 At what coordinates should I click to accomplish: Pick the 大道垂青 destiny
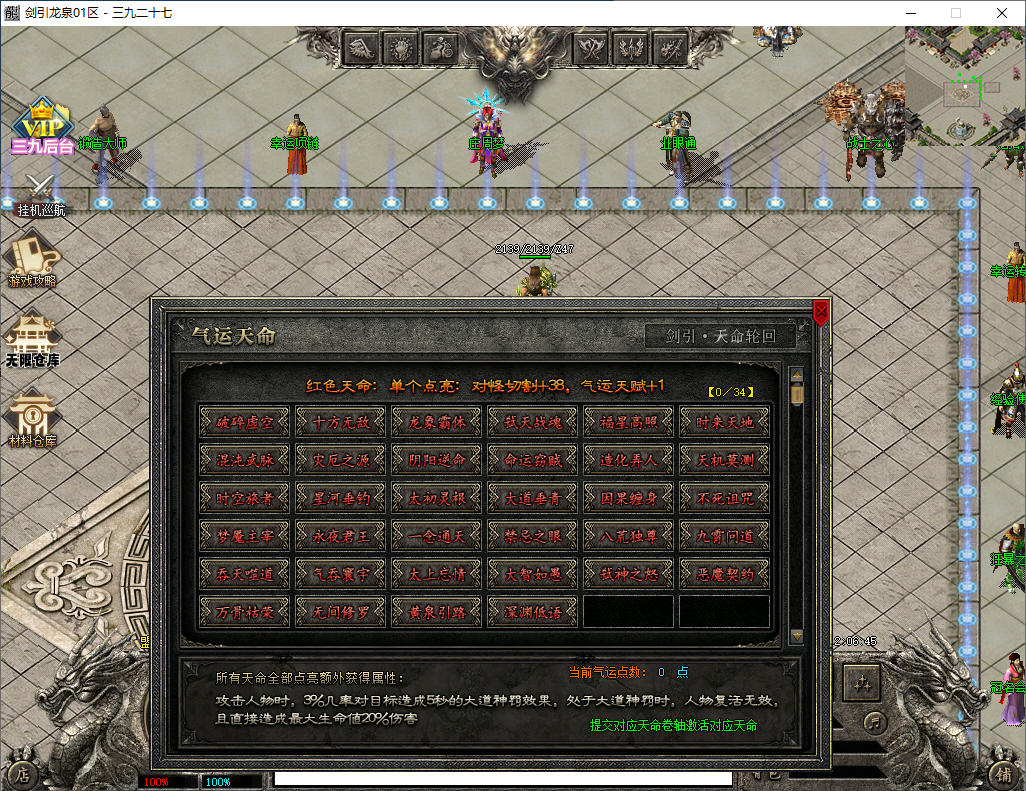point(533,498)
